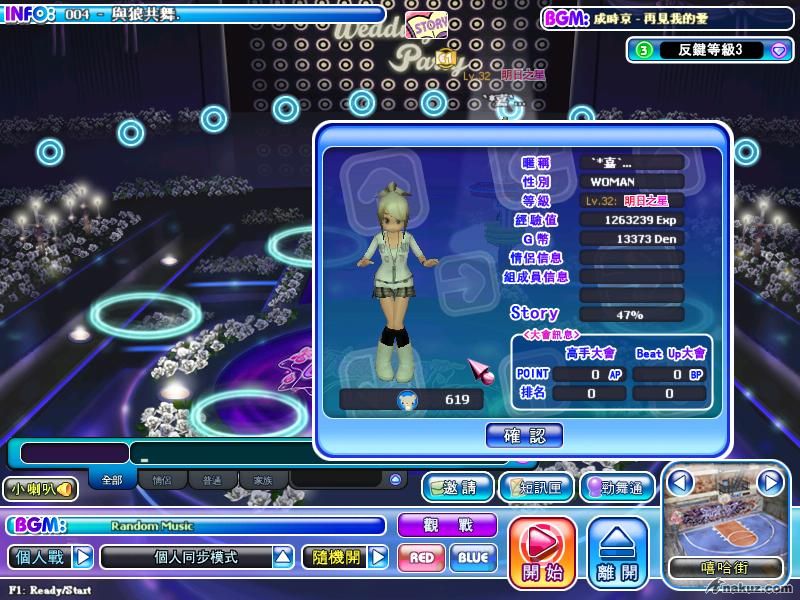Use the 小喇叭 megaphone button
Screen dimensions: 800x600
click(40, 489)
